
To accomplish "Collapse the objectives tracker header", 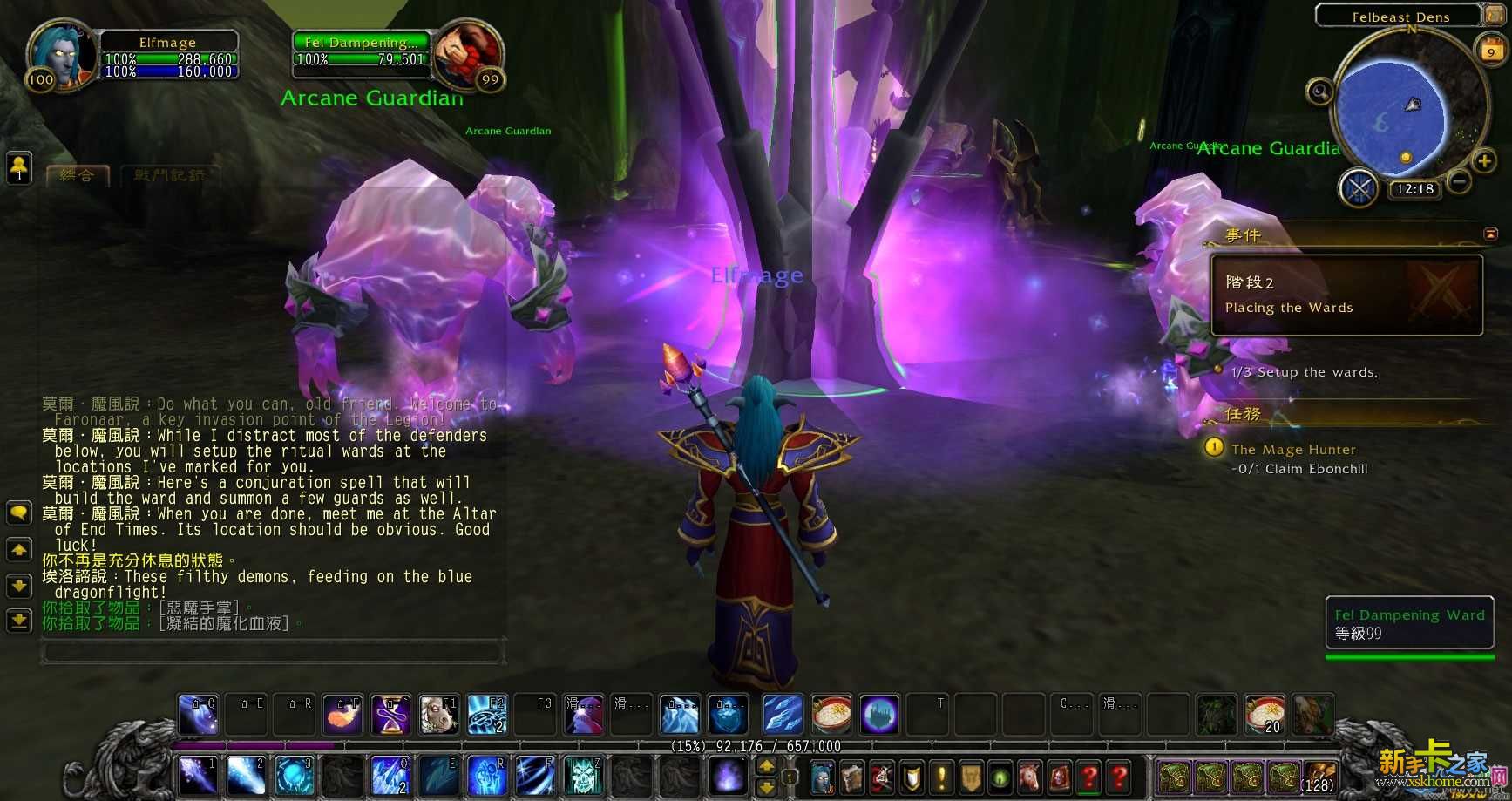I will [x=1490, y=234].
